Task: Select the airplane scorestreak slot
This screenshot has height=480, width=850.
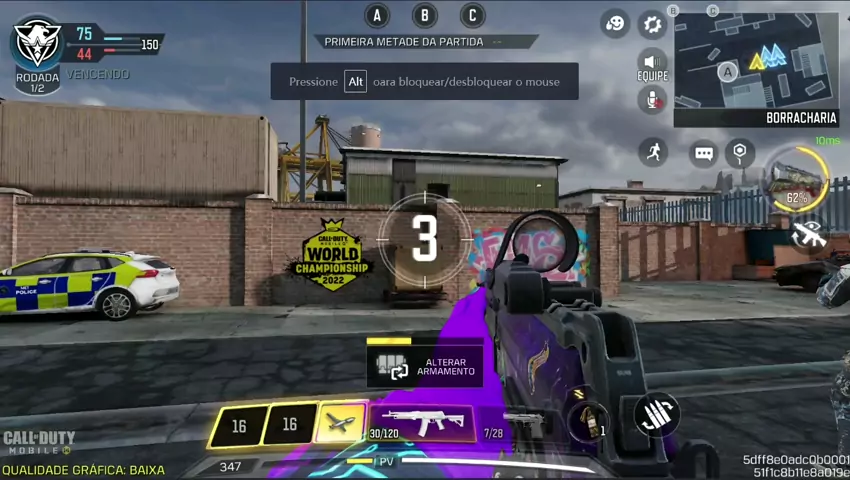Action: click(340, 425)
